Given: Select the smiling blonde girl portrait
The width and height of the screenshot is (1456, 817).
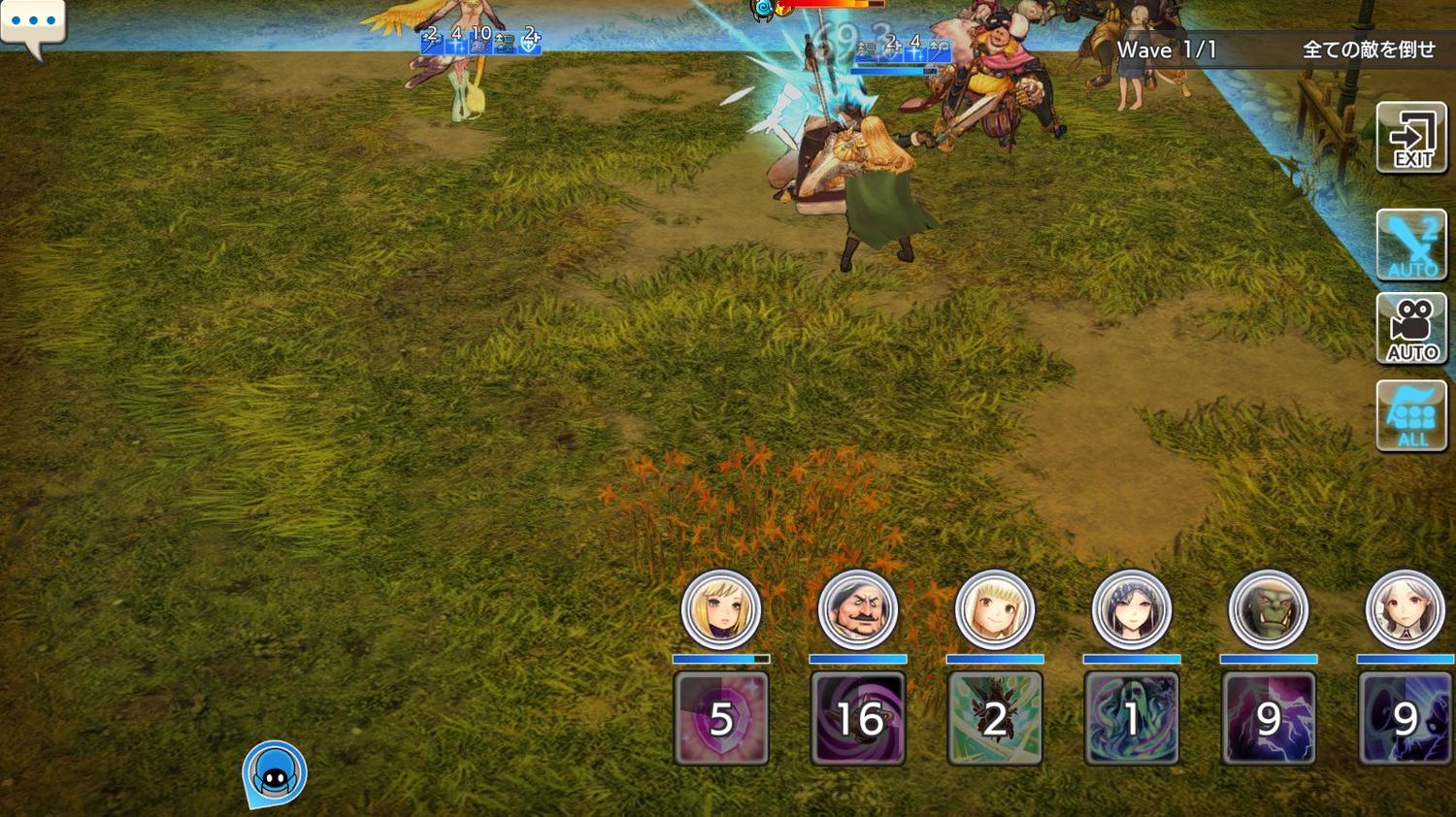Looking at the screenshot, I should click(994, 610).
